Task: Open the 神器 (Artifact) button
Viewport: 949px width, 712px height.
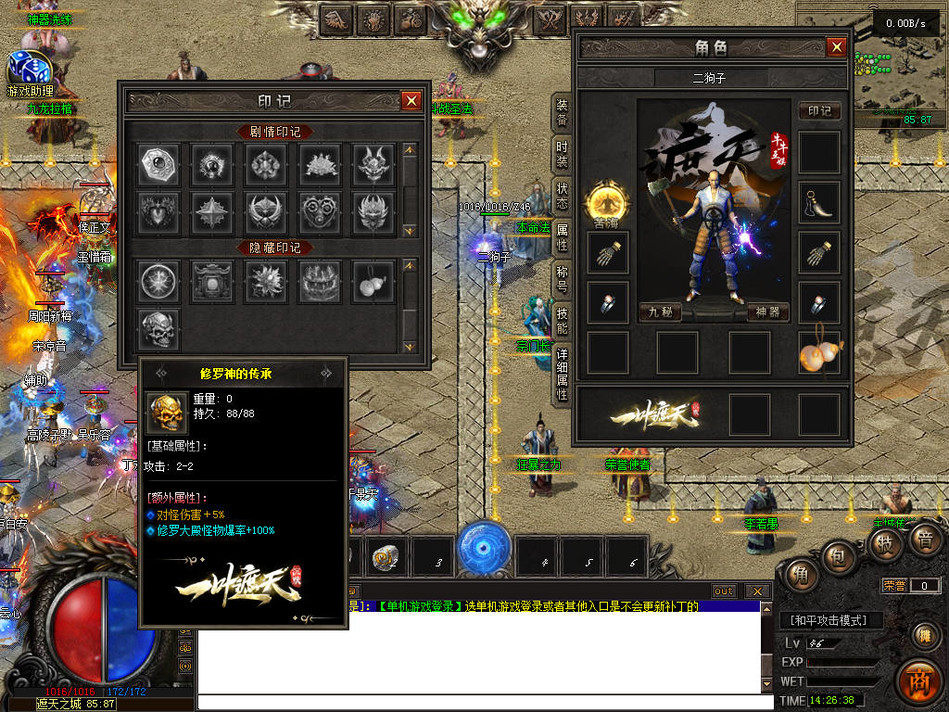Action: (x=767, y=312)
